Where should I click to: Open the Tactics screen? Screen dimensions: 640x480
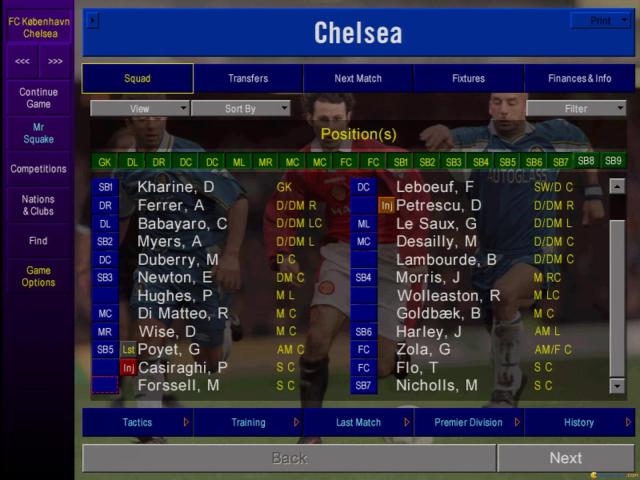pos(137,423)
